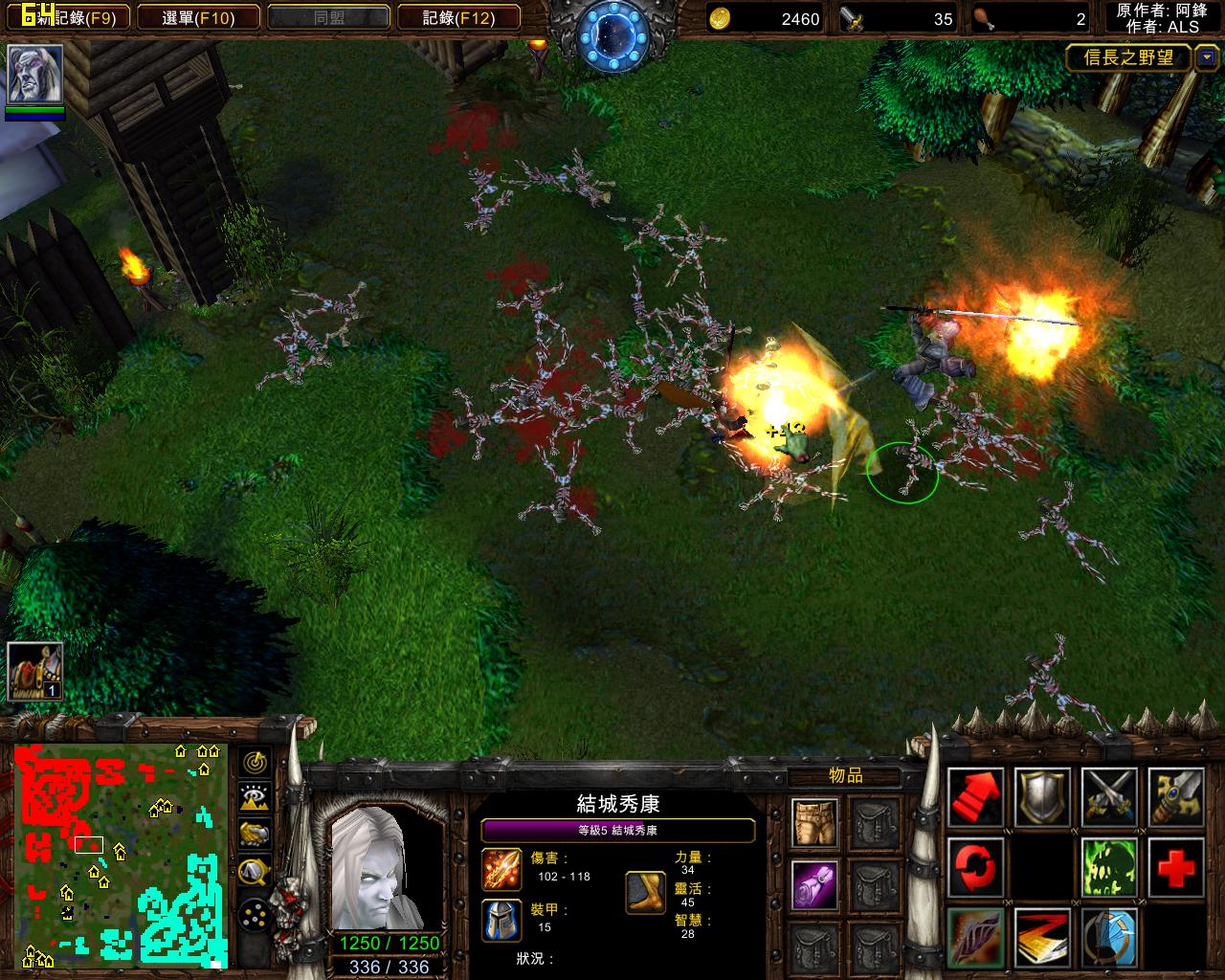Activate the minimap signal ping button
The height and width of the screenshot is (980, 1225).
click(255, 763)
